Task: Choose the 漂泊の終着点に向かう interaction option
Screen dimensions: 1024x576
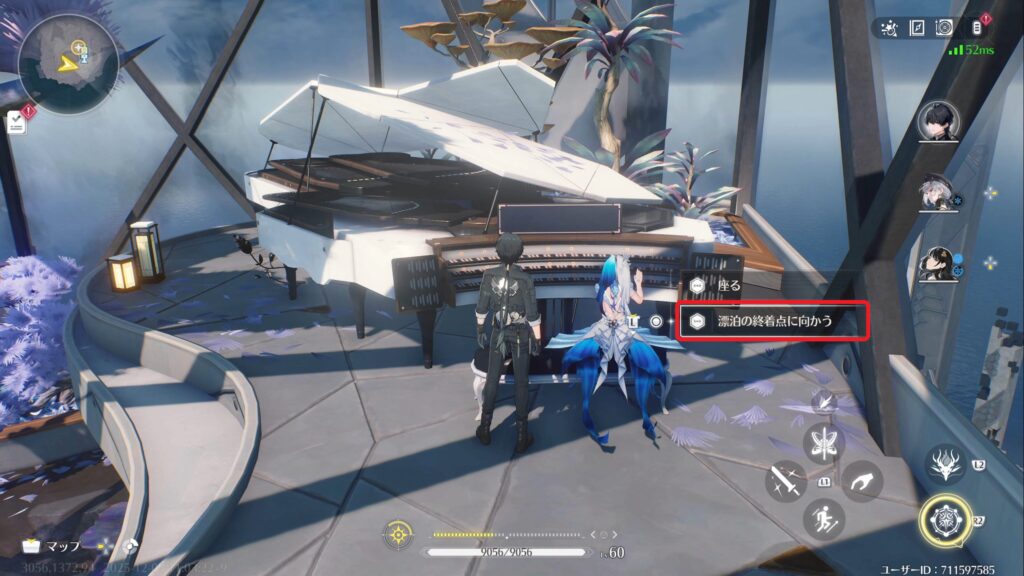Action: click(x=772, y=321)
